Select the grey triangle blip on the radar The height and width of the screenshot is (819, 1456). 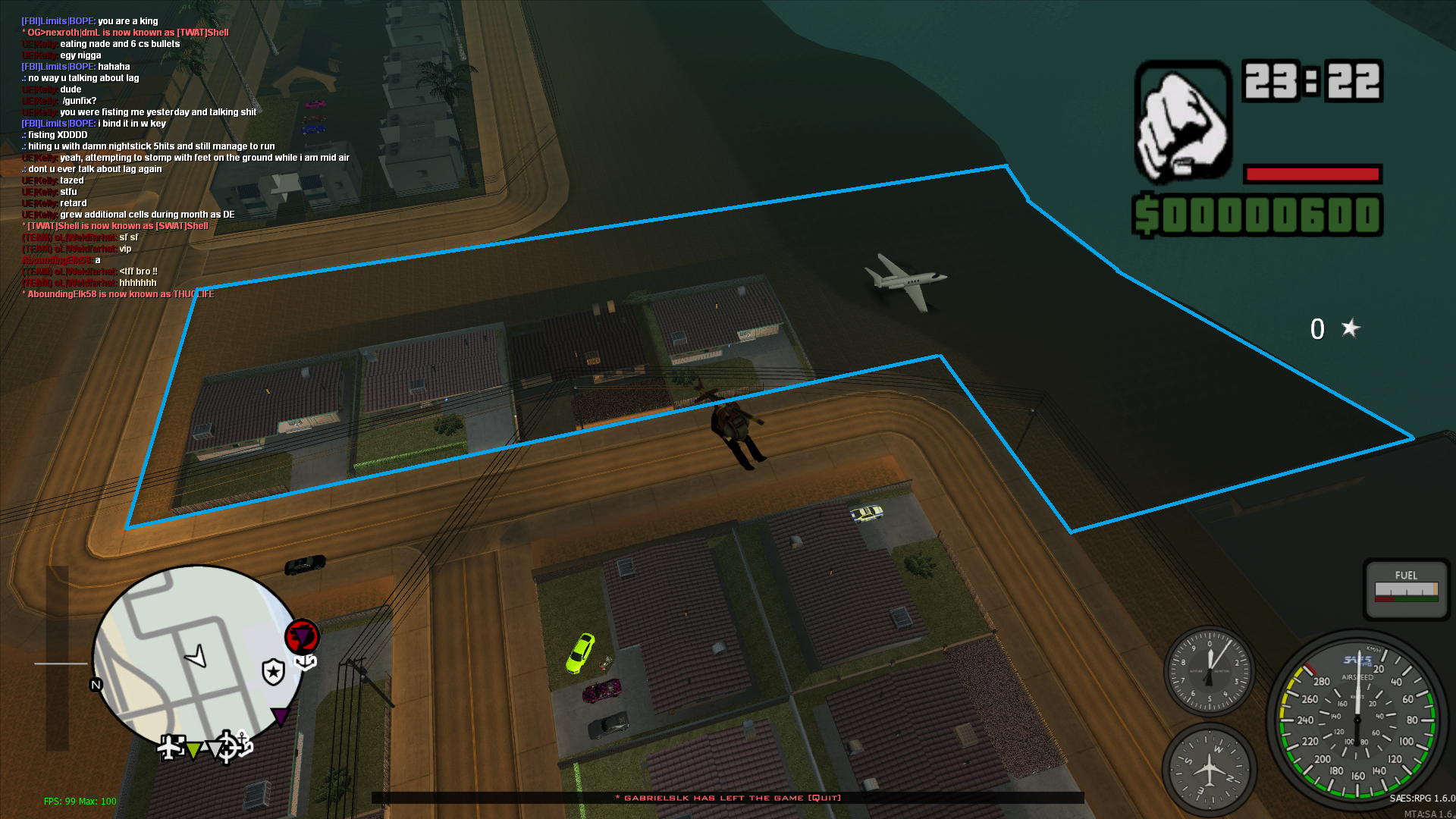coord(213,750)
